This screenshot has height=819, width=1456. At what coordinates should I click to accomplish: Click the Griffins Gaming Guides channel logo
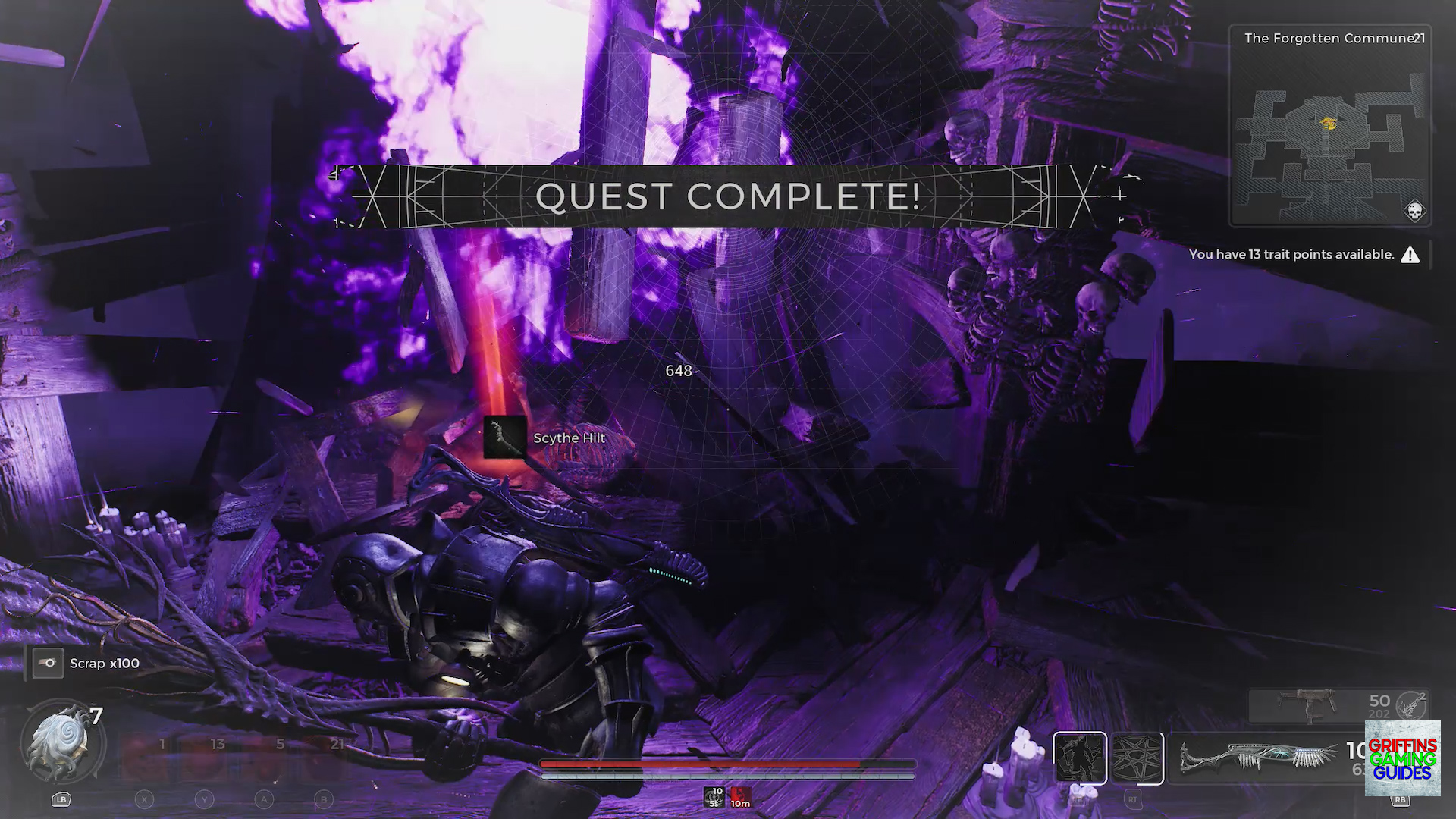[x=1402, y=758]
